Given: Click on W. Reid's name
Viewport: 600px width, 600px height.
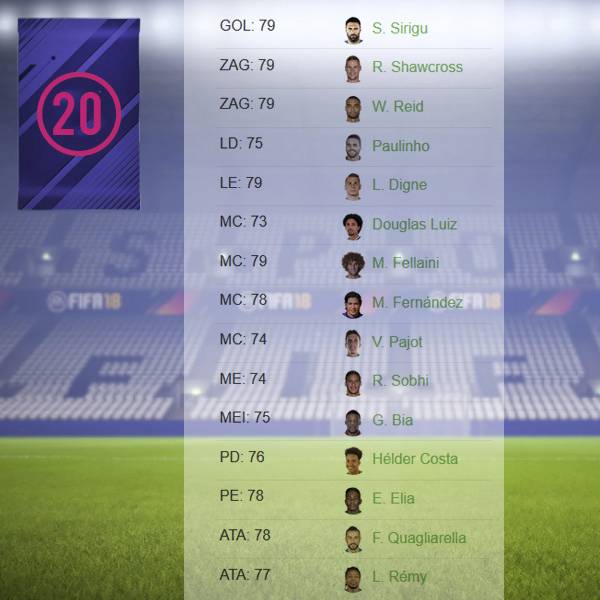Looking at the screenshot, I should pos(397,107).
